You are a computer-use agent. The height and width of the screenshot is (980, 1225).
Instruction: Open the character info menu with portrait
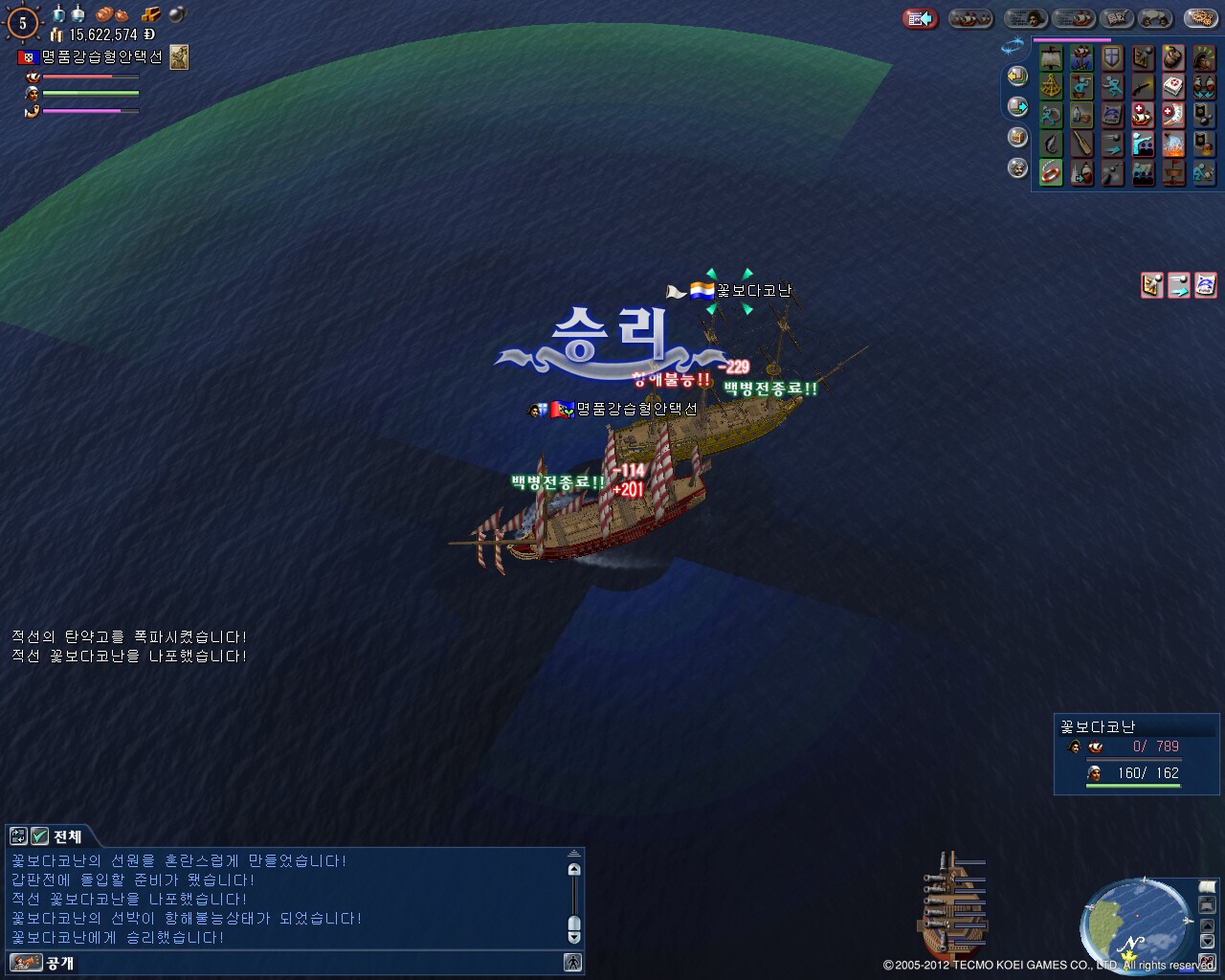1025,18
